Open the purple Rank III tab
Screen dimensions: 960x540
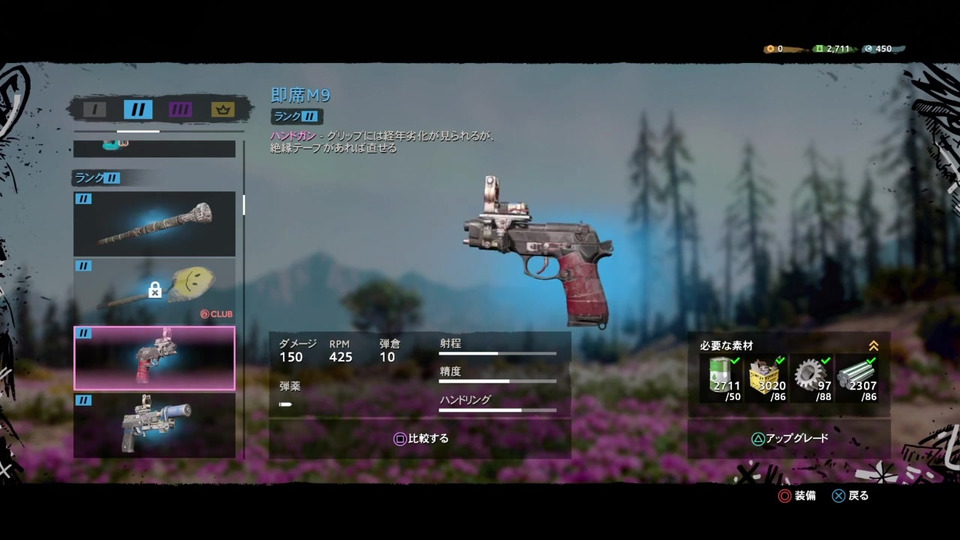pos(181,109)
